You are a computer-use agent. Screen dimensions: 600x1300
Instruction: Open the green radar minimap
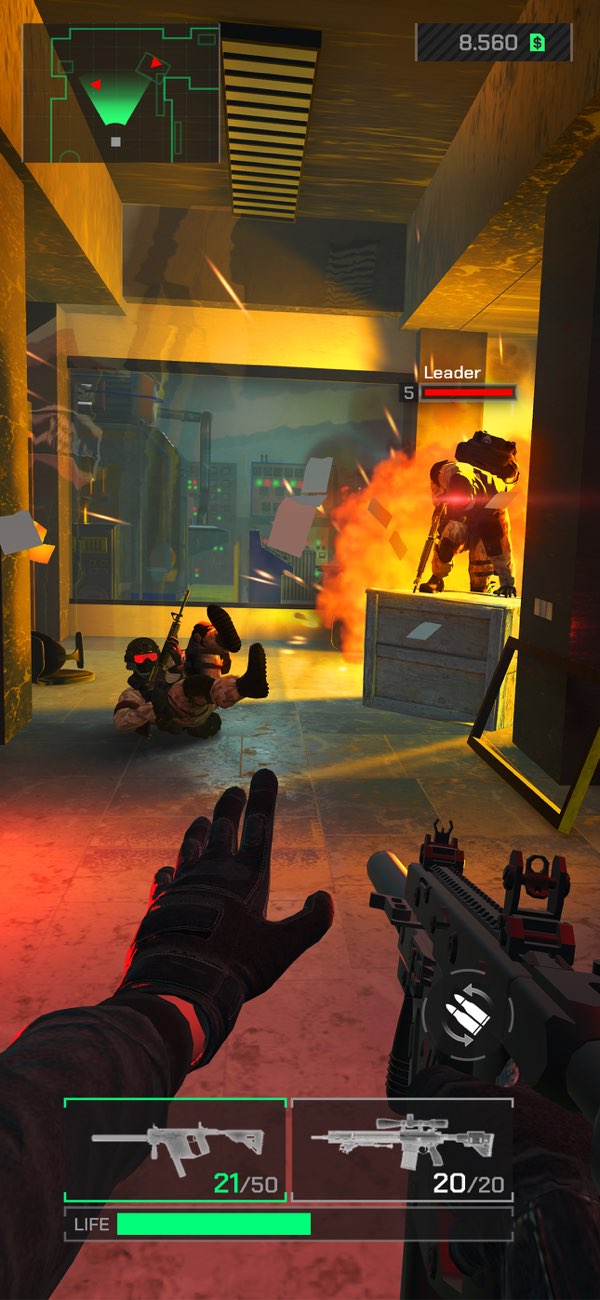point(121,93)
